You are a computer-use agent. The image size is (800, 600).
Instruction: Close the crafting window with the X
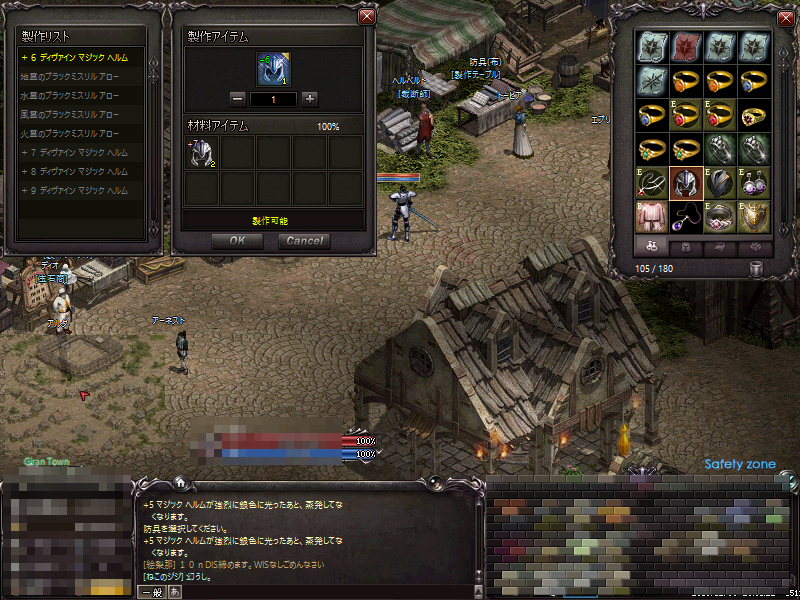click(x=366, y=16)
